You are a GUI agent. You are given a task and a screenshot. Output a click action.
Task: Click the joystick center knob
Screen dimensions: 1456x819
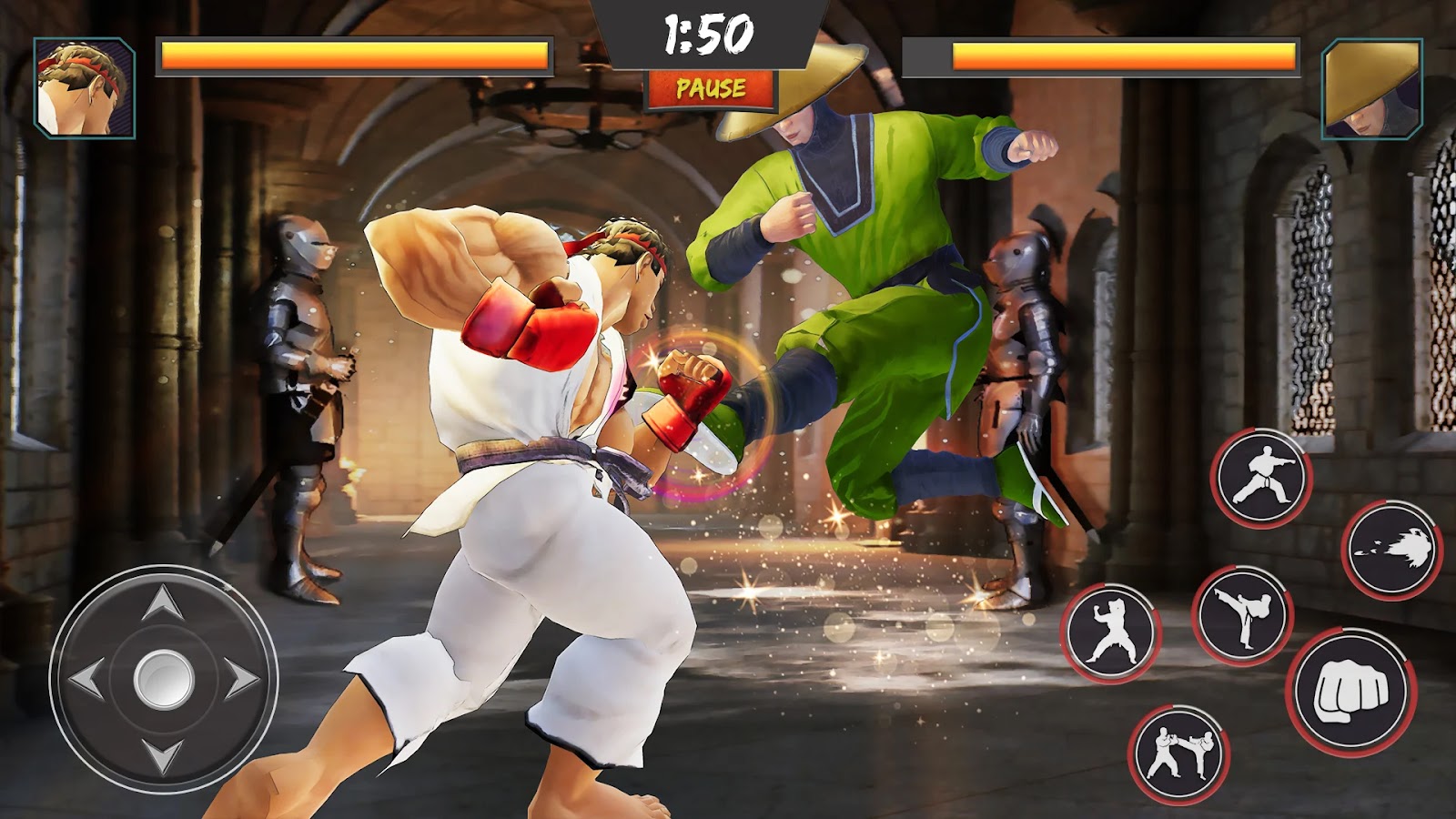click(164, 679)
